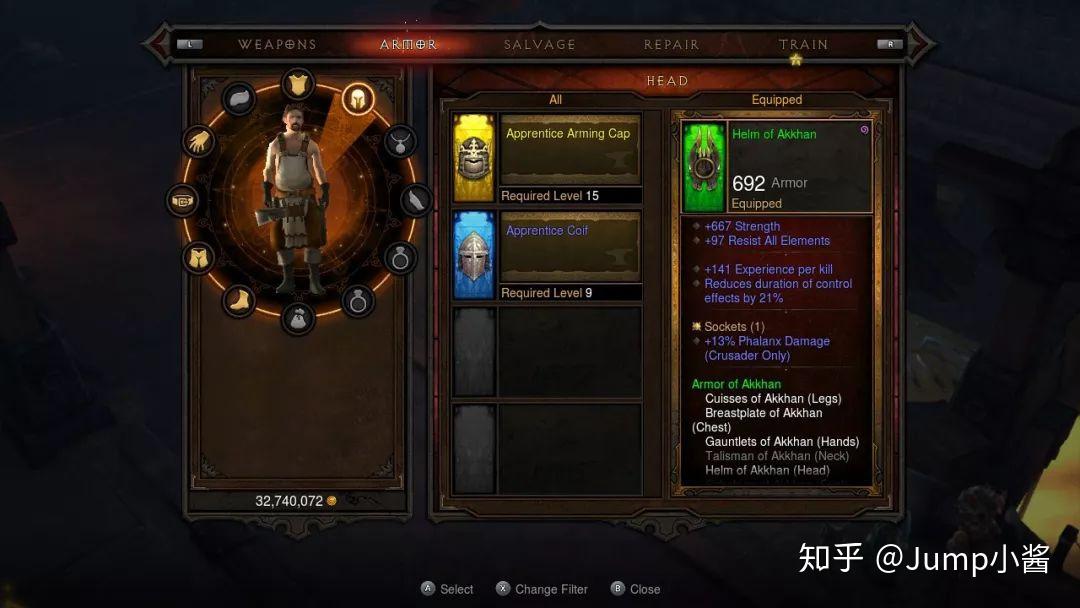Viewport: 1080px width, 608px height.
Task: Click the equipped Helm of Akkhan icon
Action: click(705, 167)
